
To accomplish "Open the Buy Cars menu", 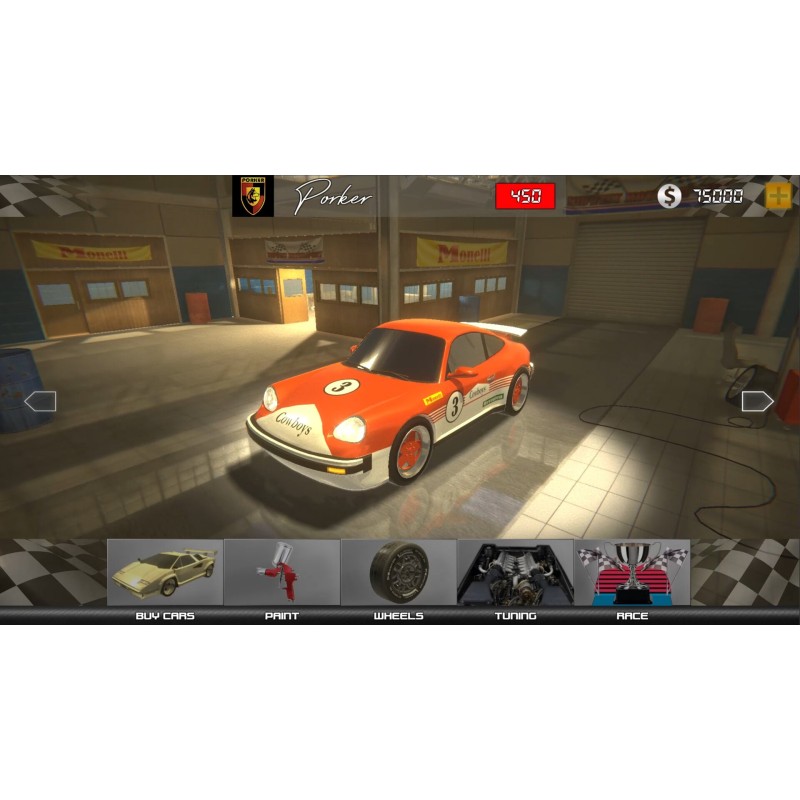I will (165, 573).
